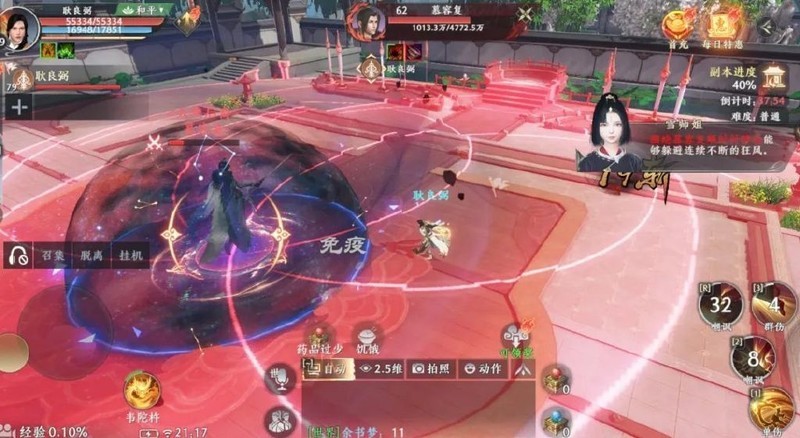
Task: Expand the plus button under the party frame
Action: (19, 104)
